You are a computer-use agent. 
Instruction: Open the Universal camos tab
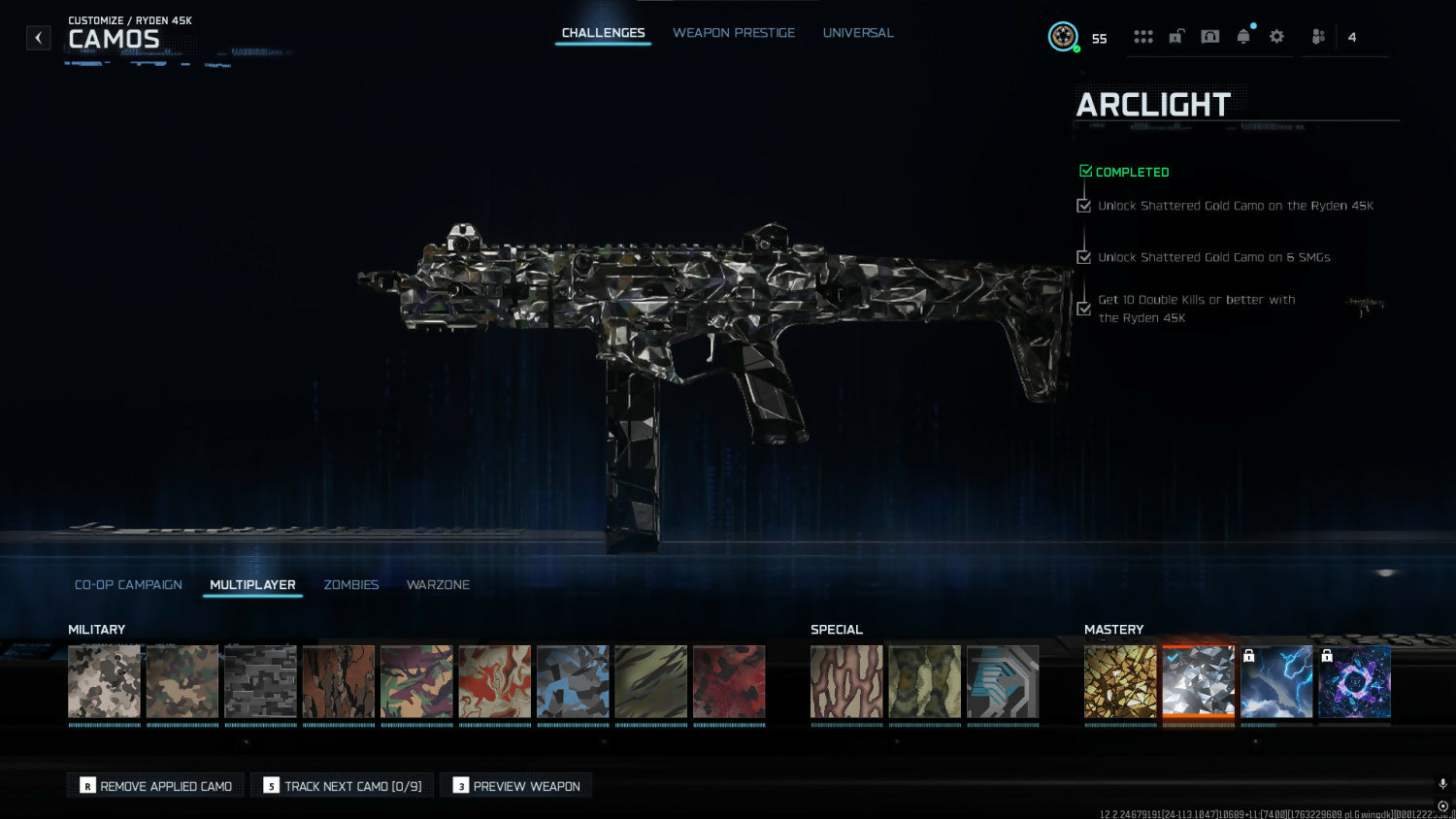coord(858,33)
